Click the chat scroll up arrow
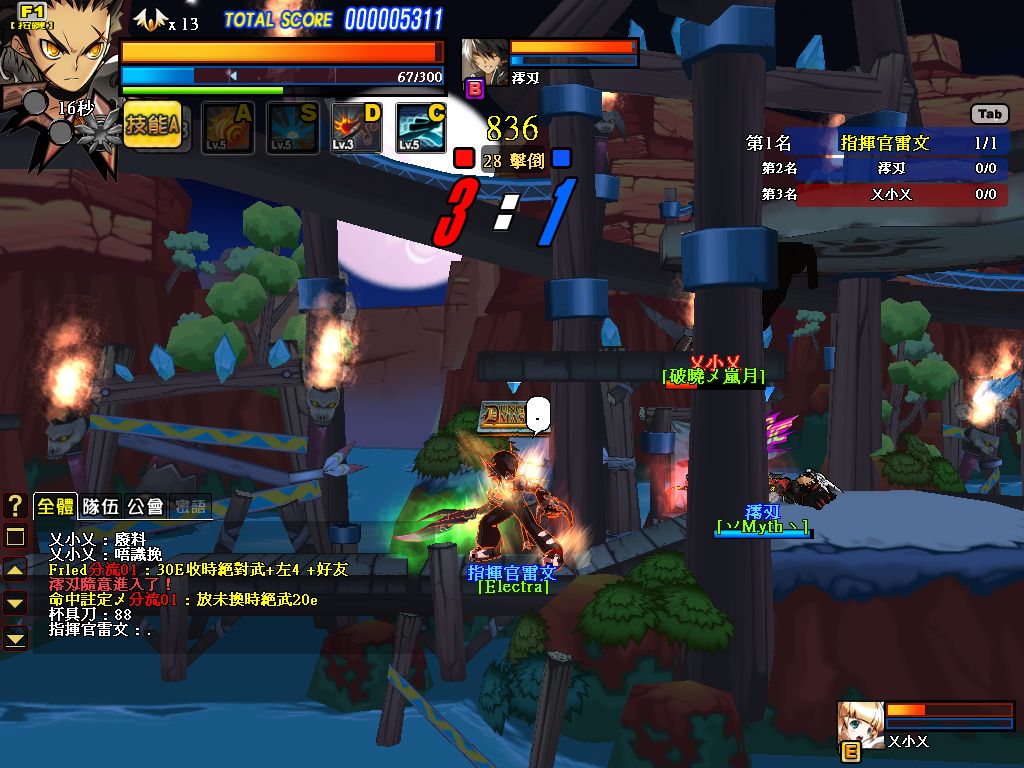The height and width of the screenshot is (768, 1024). 15,570
